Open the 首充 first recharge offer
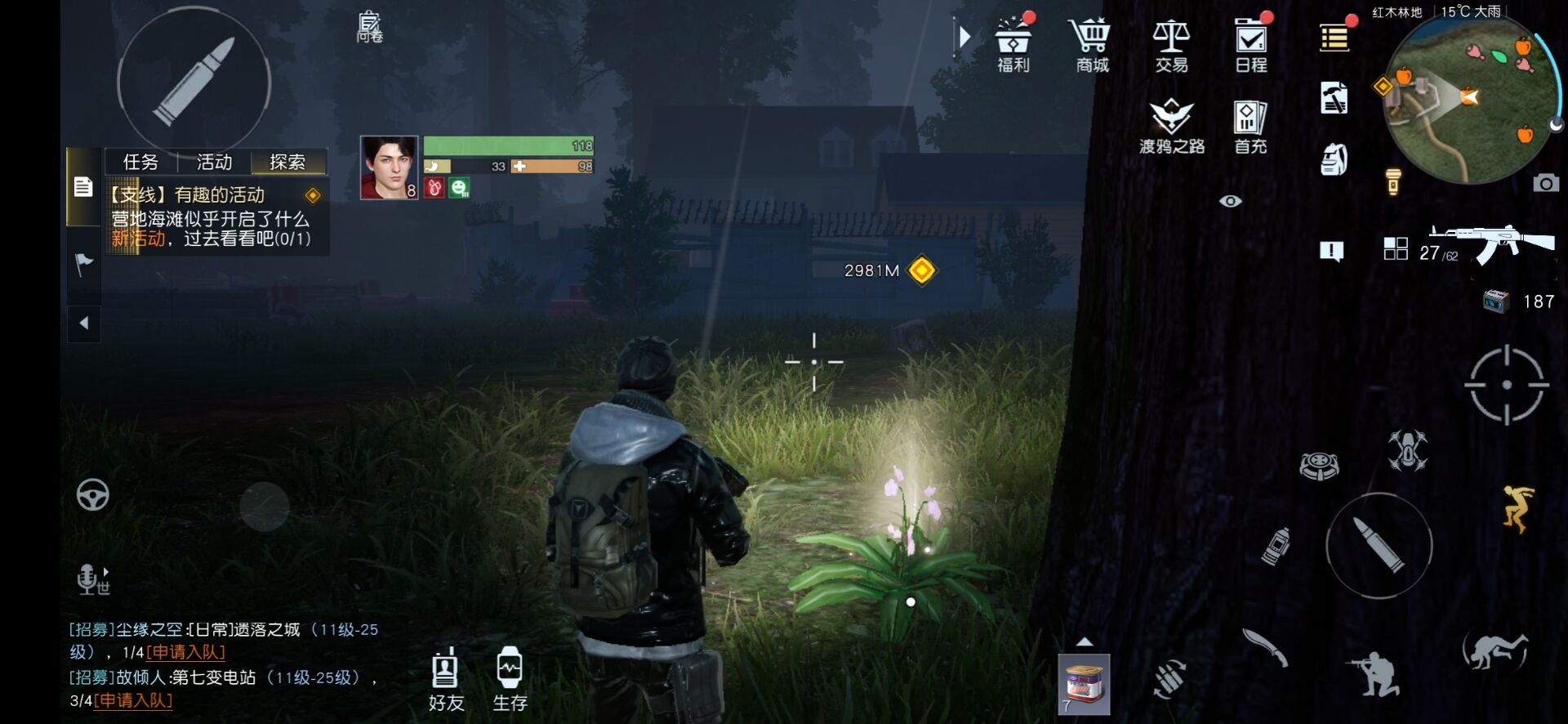The width and height of the screenshot is (1568, 724). pyautogui.click(x=1249, y=127)
